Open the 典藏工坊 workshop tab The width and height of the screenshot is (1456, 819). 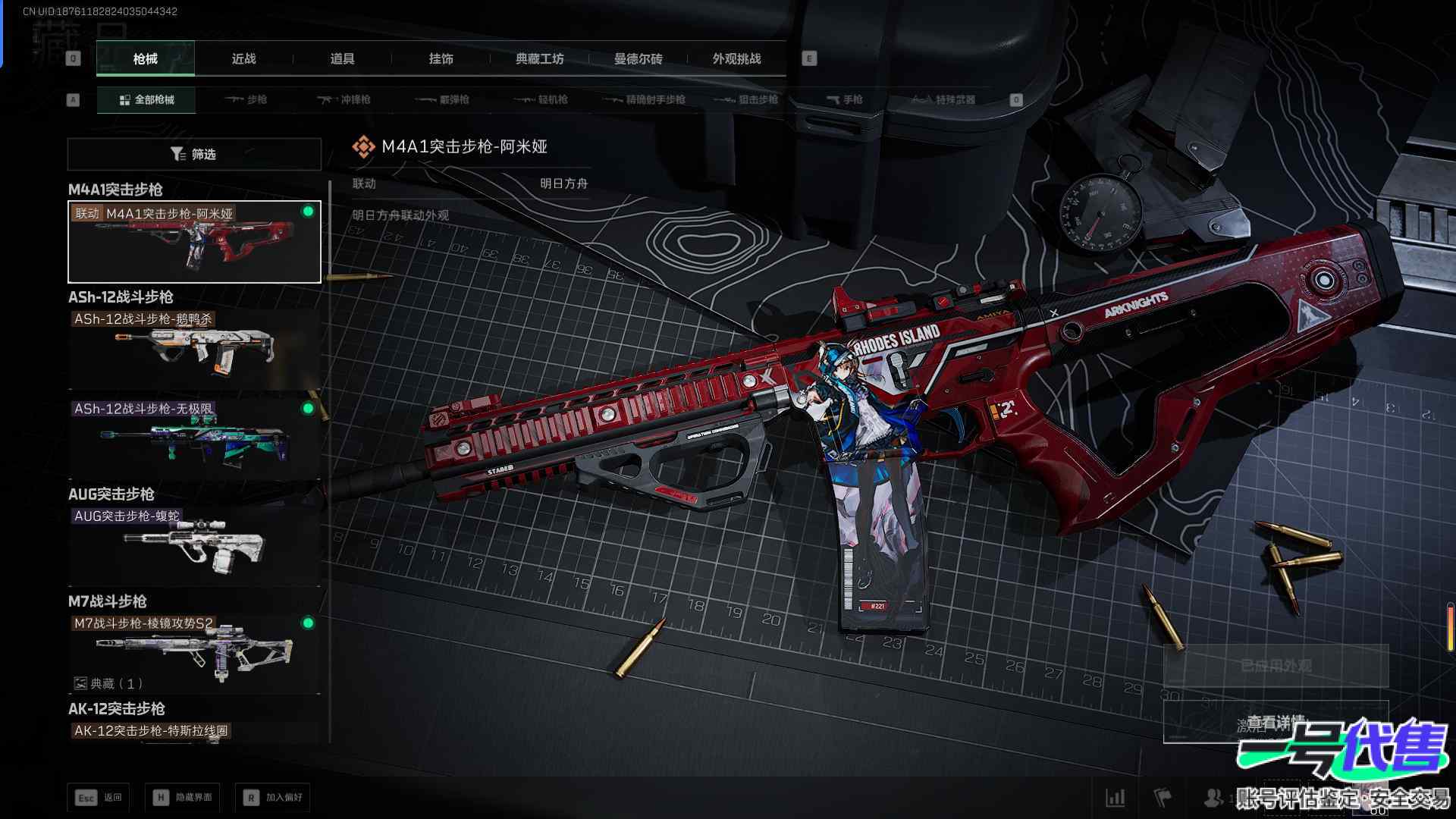[x=539, y=58]
